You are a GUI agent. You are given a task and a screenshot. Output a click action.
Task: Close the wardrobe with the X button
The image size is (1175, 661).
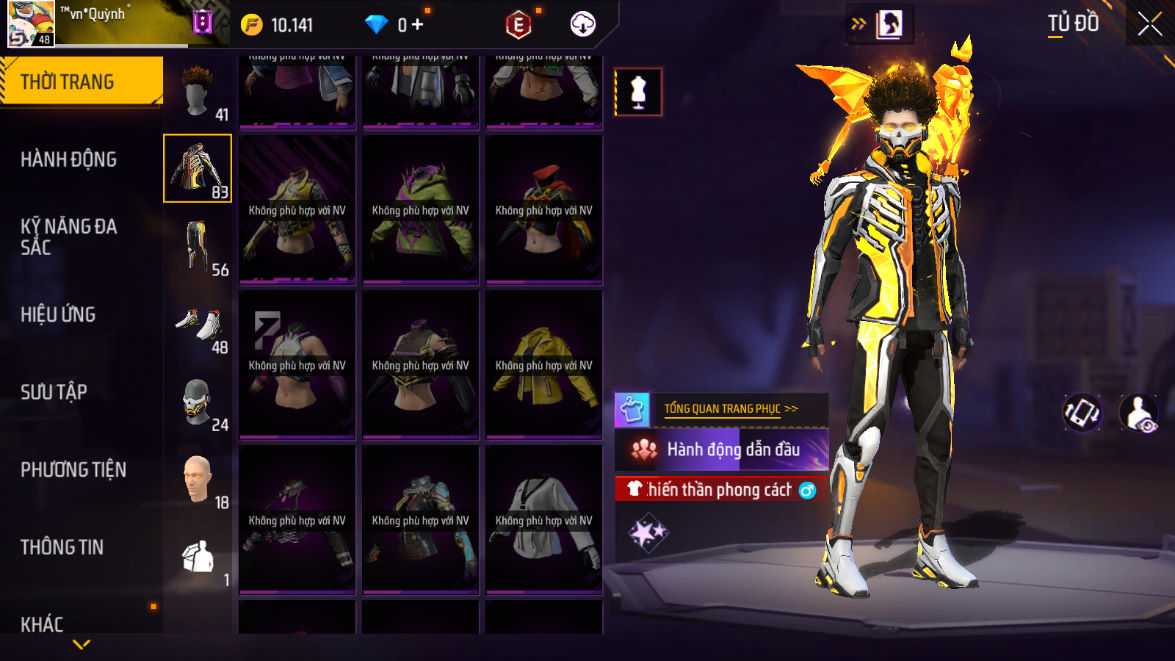pyautogui.click(x=1149, y=25)
